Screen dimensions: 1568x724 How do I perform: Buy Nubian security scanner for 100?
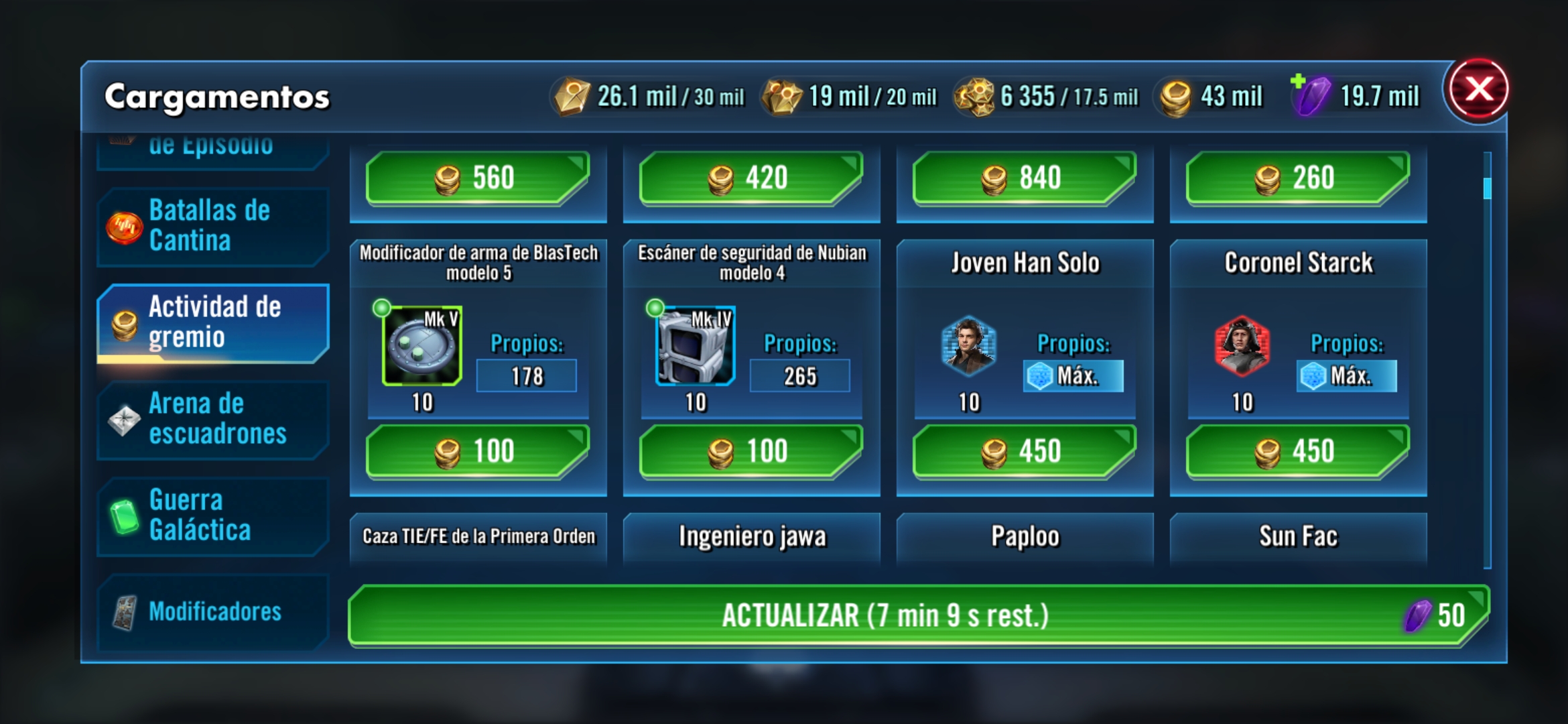(750, 451)
